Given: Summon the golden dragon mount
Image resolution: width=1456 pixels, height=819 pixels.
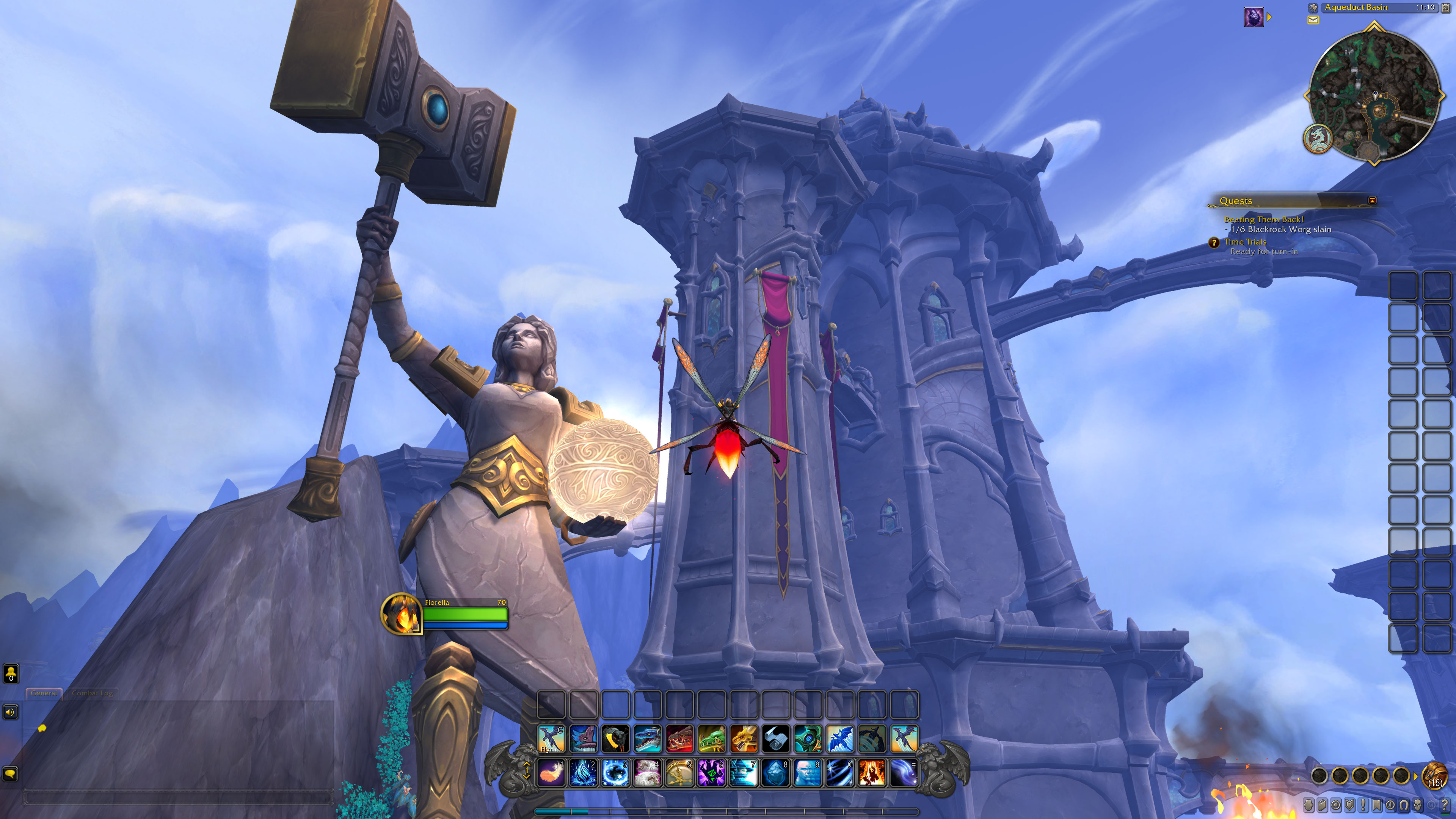Looking at the screenshot, I should pos(743,739).
